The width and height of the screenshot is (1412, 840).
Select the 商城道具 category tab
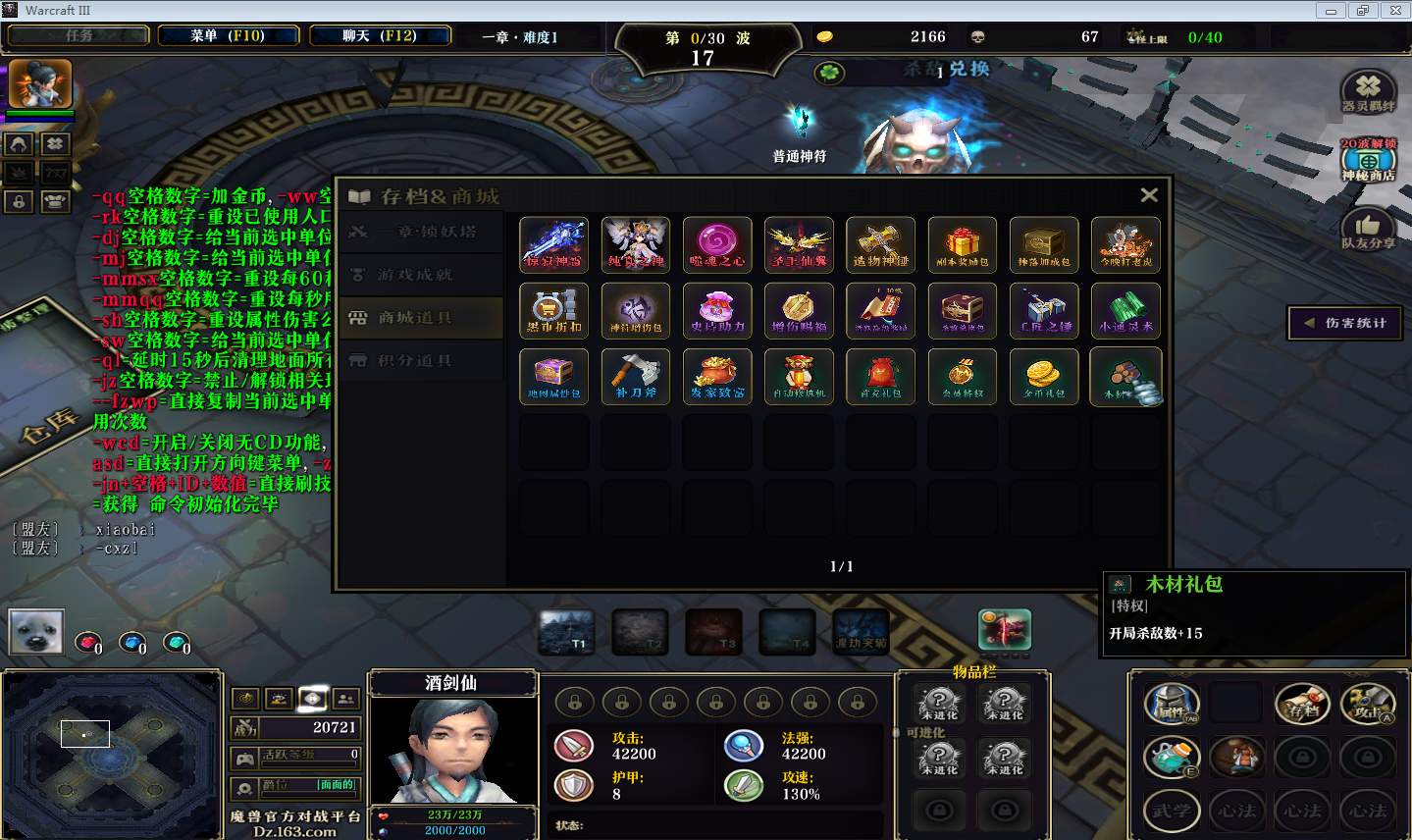(416, 318)
